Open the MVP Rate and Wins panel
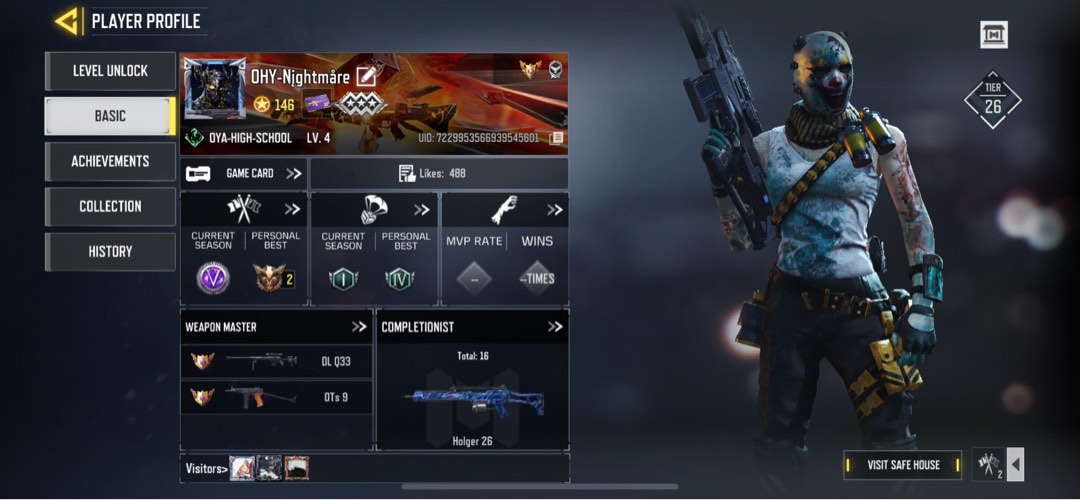 [555, 210]
